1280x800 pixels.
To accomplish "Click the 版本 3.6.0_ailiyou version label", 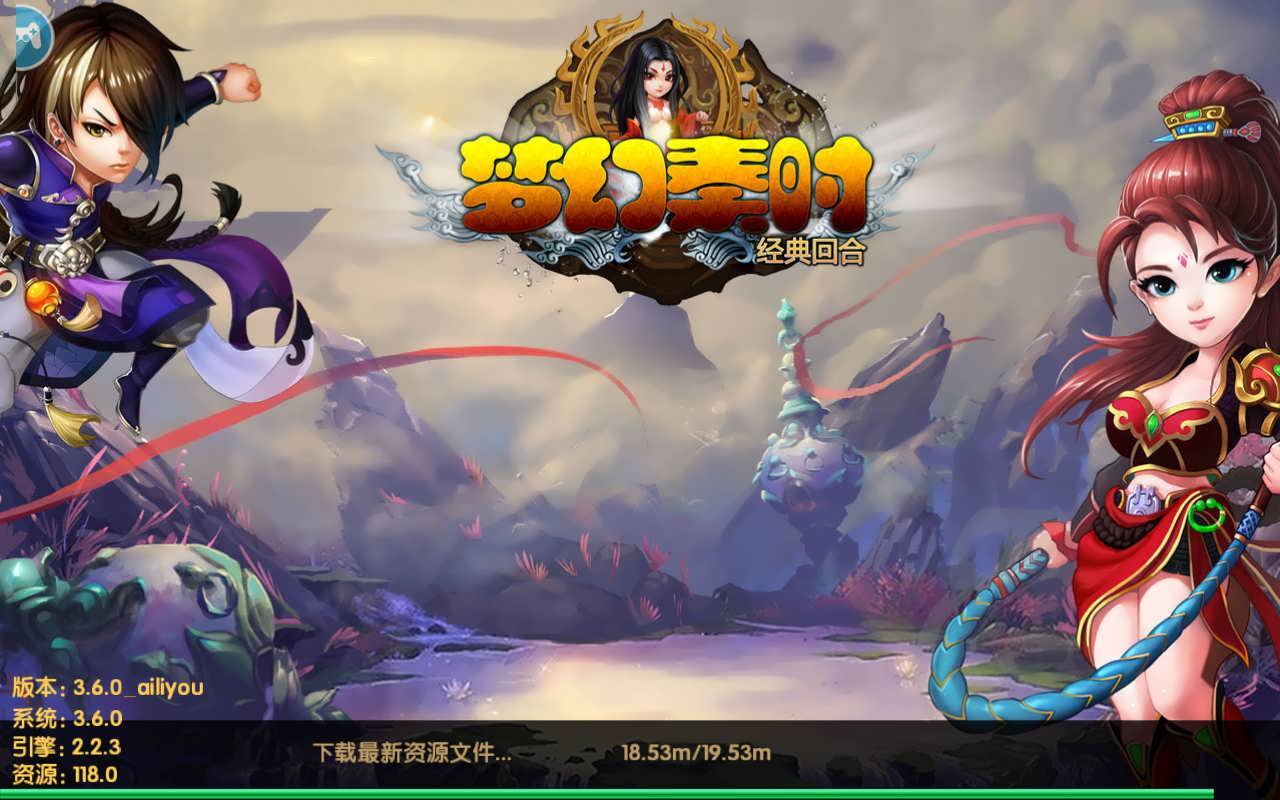I will point(110,687).
